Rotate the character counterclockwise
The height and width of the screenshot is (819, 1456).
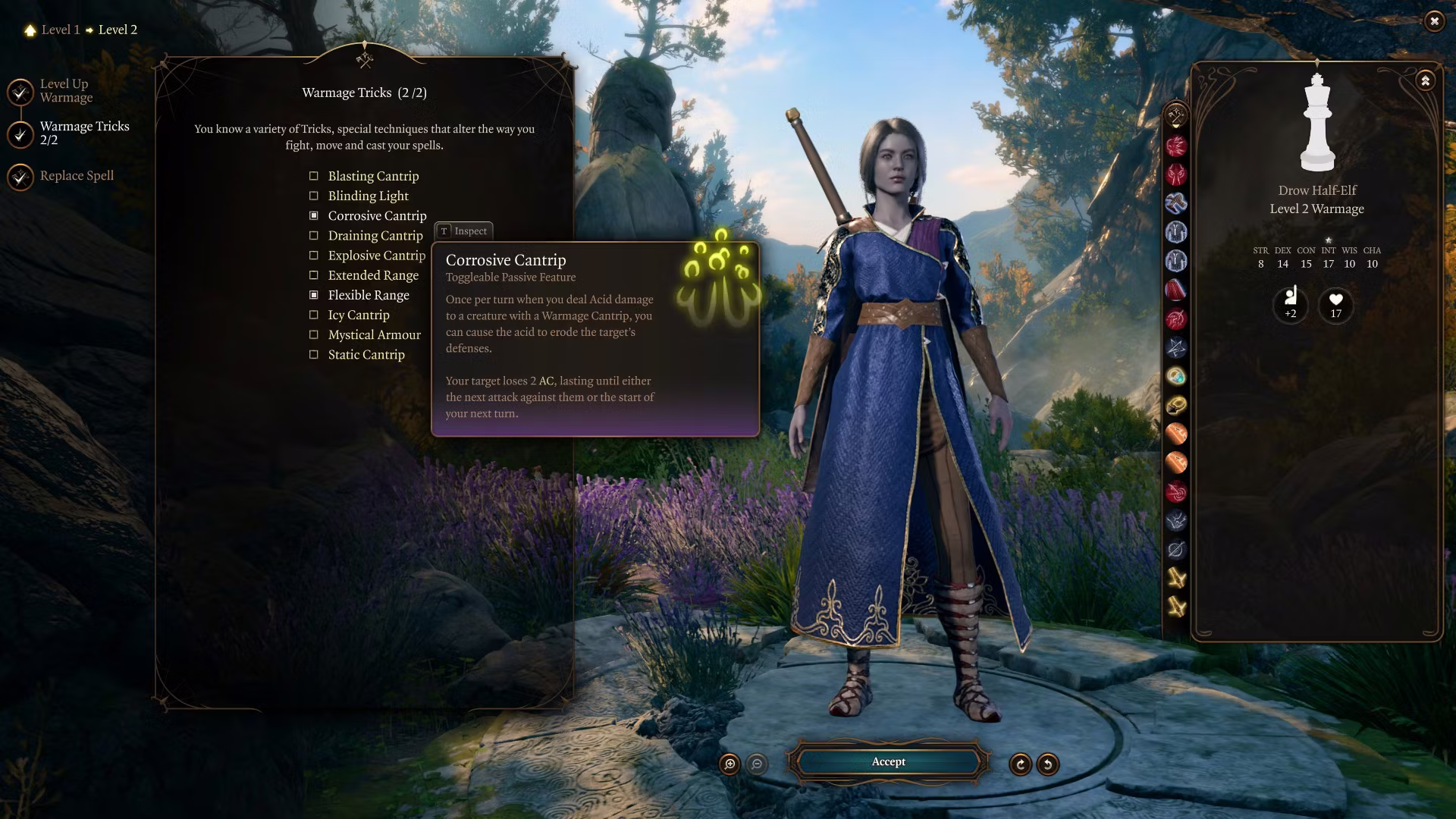[x=1048, y=764]
